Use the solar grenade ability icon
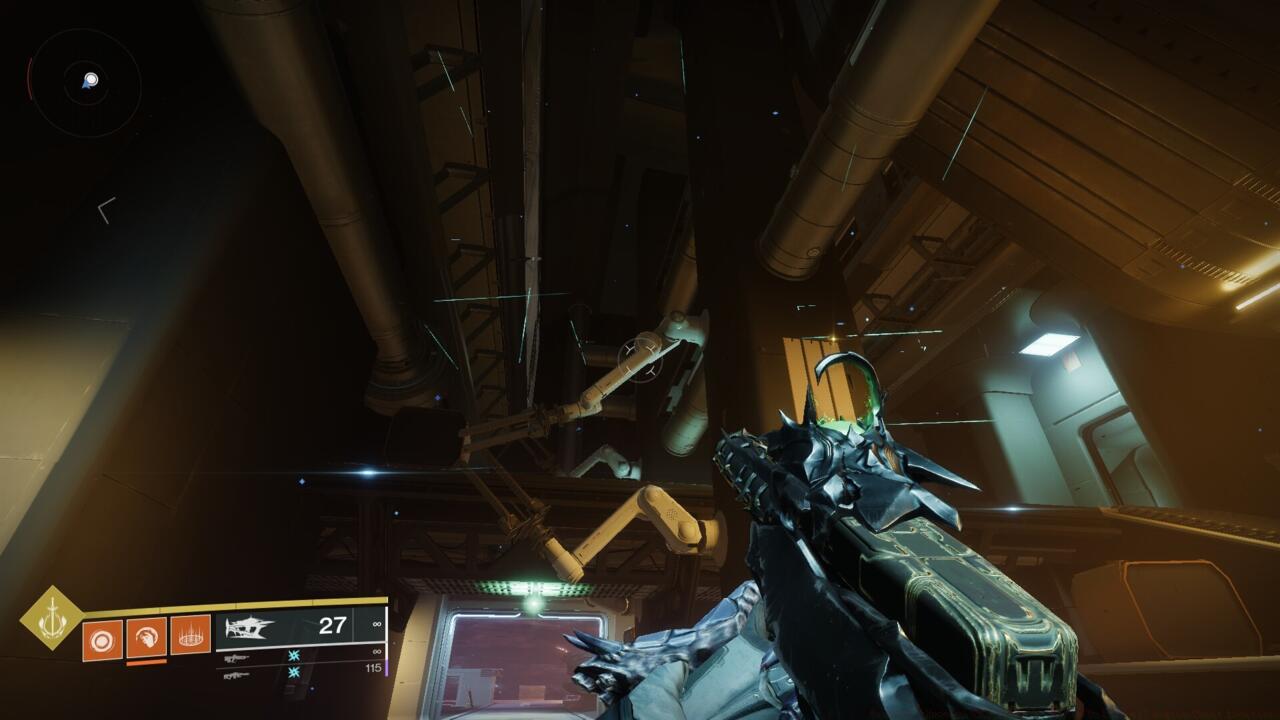The width and height of the screenshot is (1280, 720). coord(102,639)
